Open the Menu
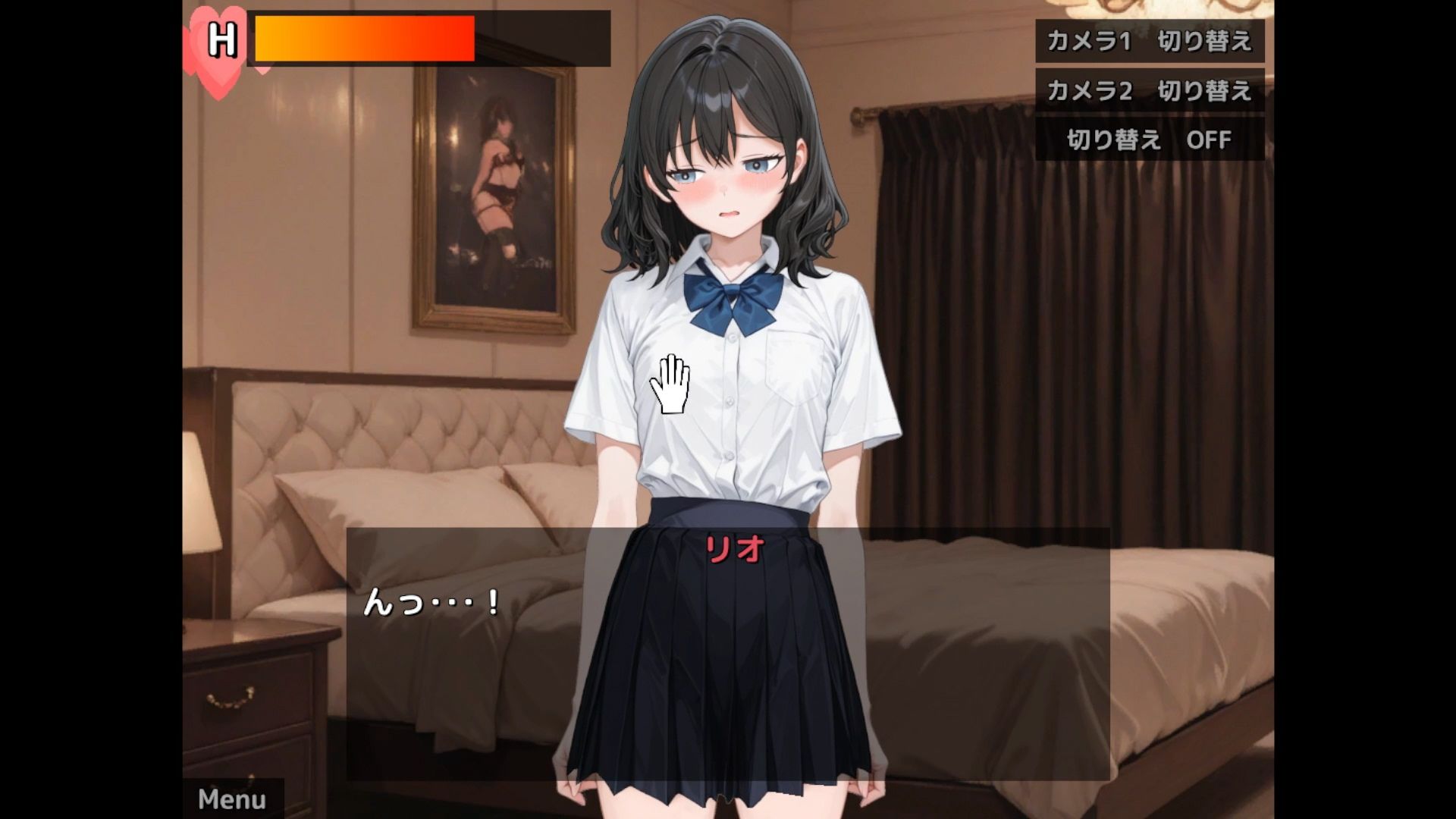Screen dimensions: 1456x819 pyautogui.click(x=231, y=799)
